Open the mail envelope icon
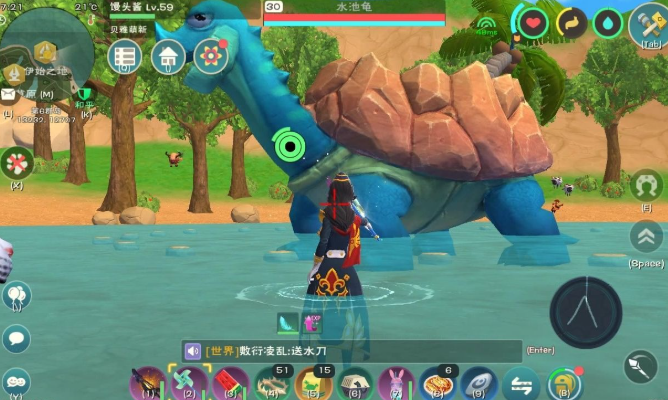 point(8,94)
